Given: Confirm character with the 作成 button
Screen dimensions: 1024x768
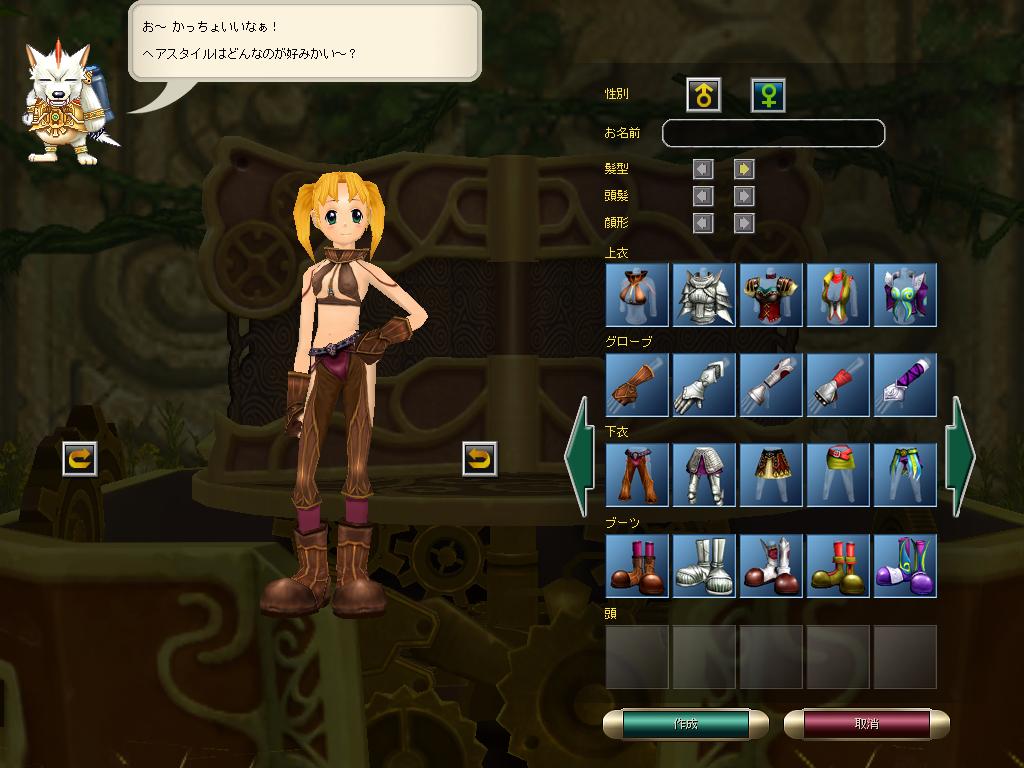Looking at the screenshot, I should [x=686, y=724].
